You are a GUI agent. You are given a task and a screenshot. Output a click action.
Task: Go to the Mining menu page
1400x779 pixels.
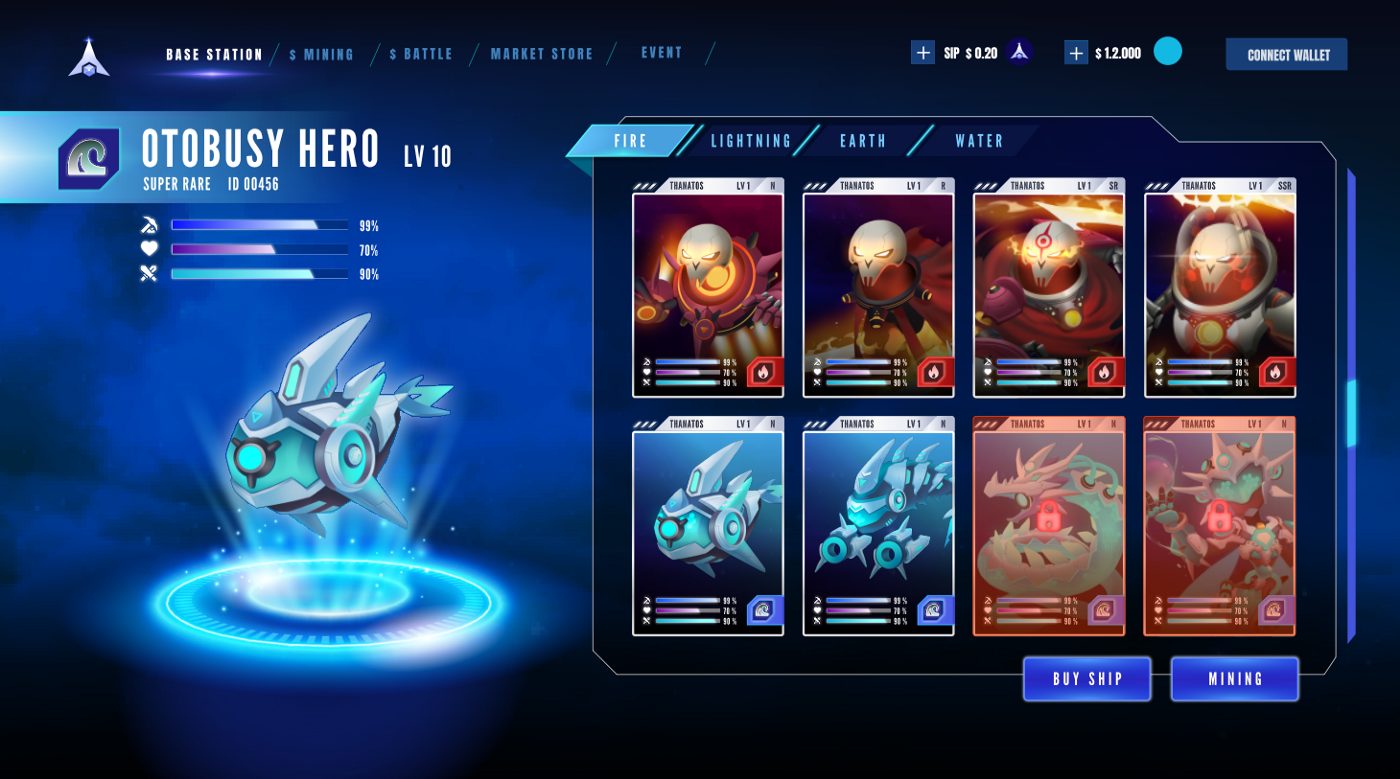322,55
